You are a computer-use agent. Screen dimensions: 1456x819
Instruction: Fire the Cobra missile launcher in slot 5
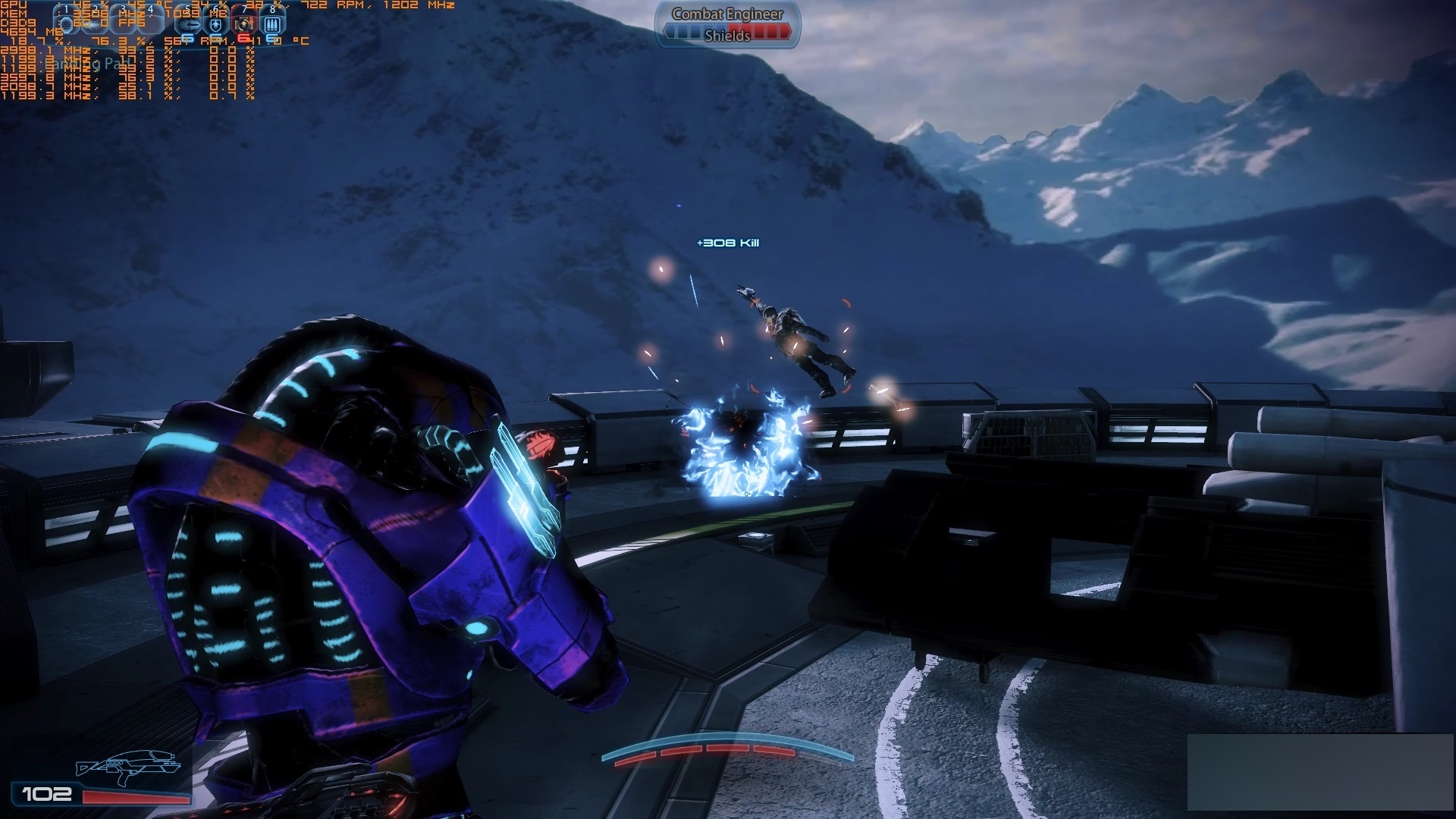tap(189, 24)
